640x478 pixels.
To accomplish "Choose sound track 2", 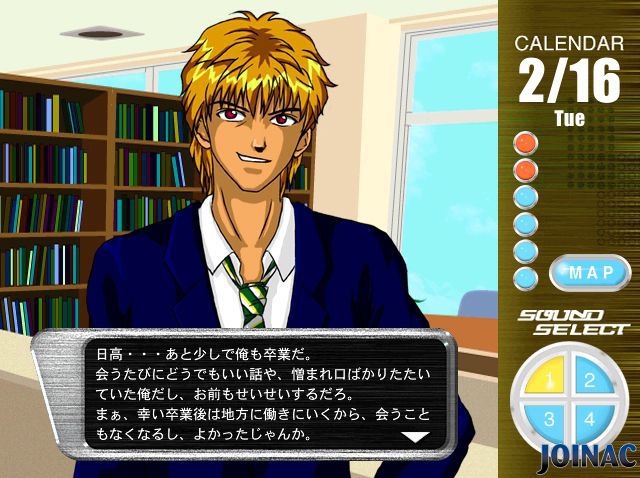I will click(x=590, y=380).
